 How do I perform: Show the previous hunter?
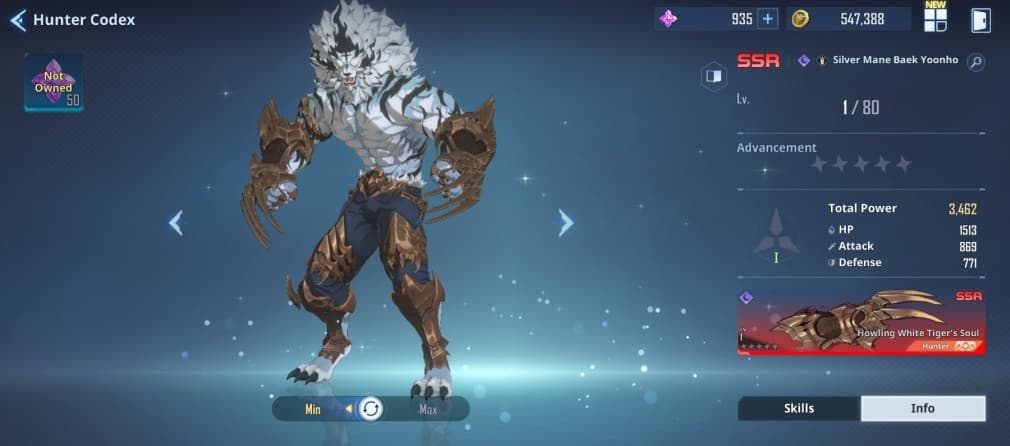[176, 222]
